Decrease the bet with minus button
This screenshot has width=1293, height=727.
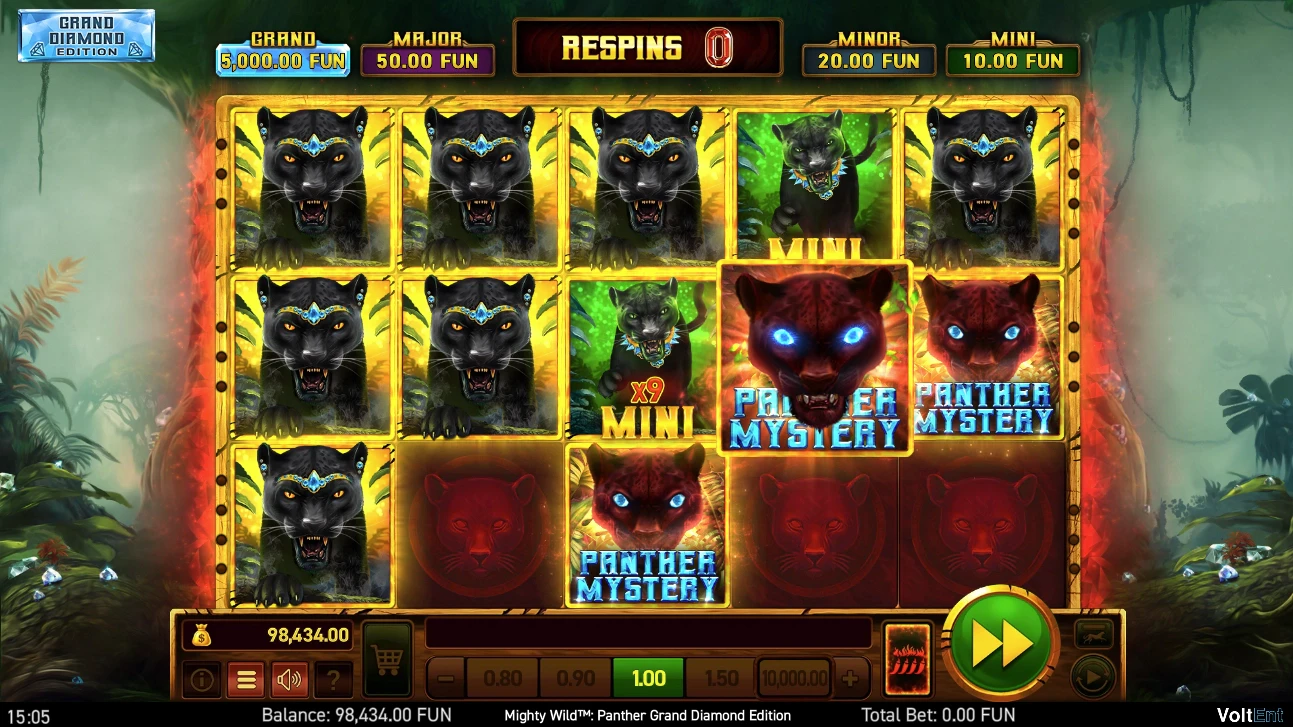coord(446,679)
